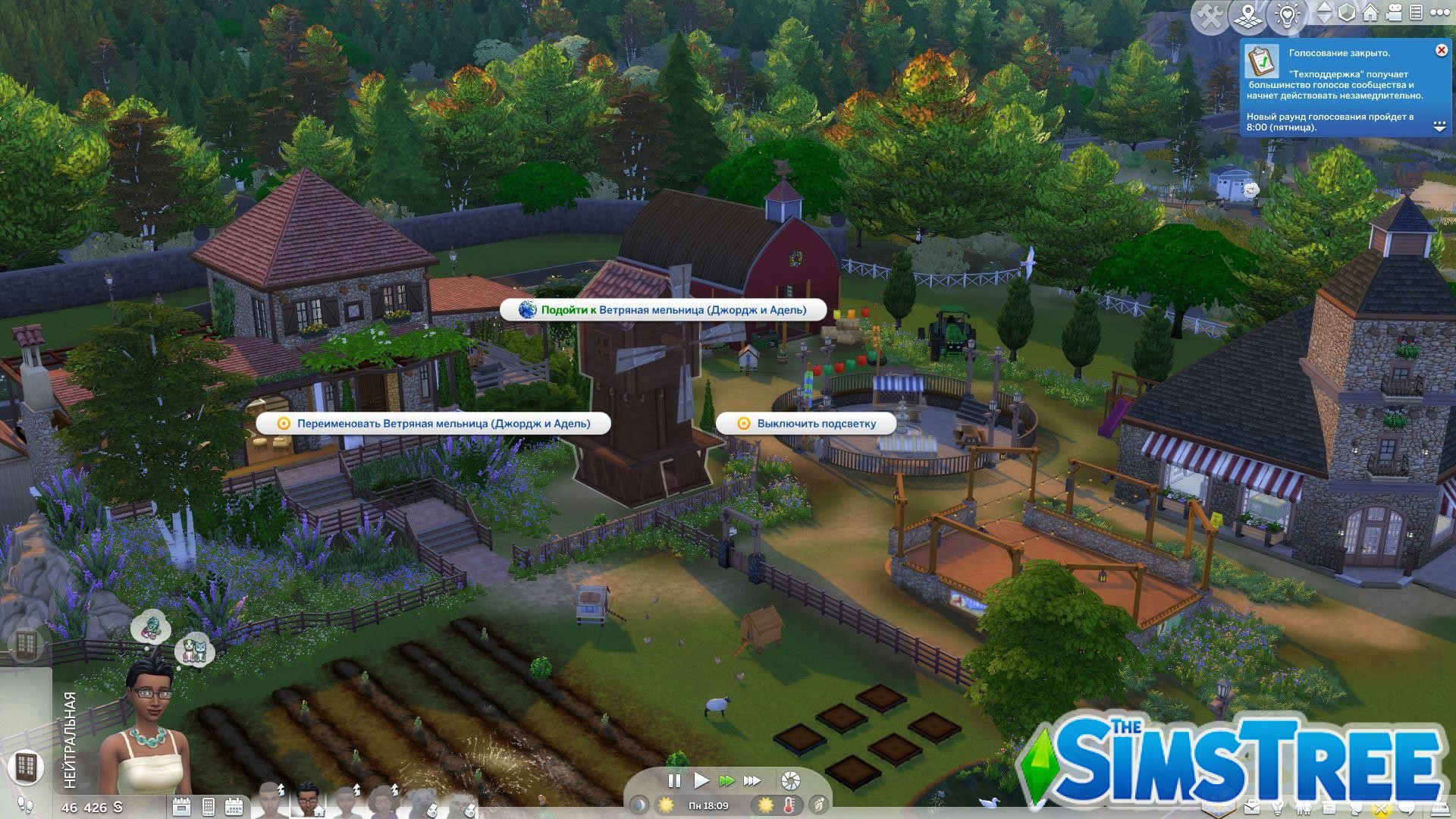This screenshot has height=819, width=1456.
Task: Open the relationships panel icon
Action: pyautogui.click(x=1304, y=807)
